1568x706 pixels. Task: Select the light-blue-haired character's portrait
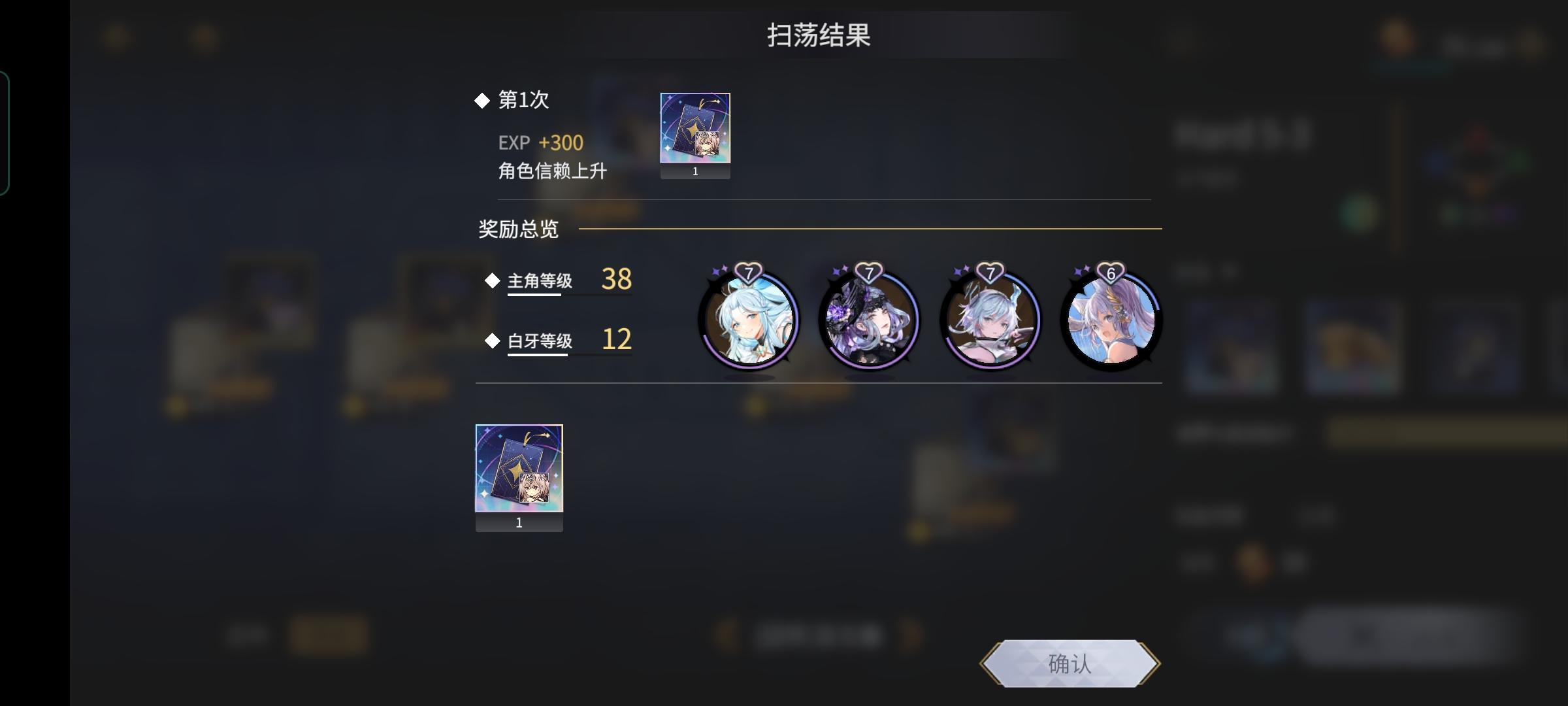750,320
